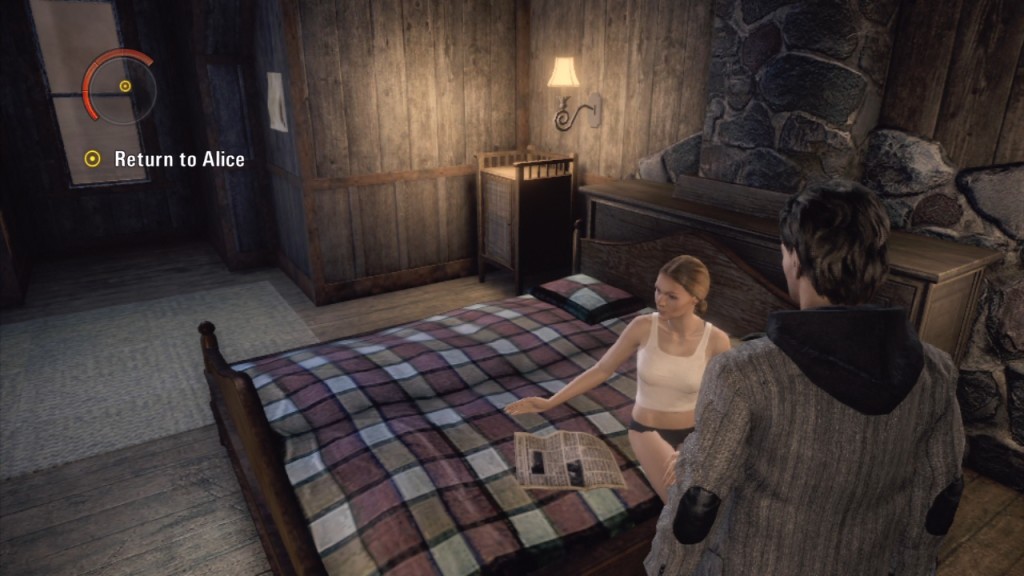Click the circular compass radar
The image size is (1024, 576).
[121, 88]
